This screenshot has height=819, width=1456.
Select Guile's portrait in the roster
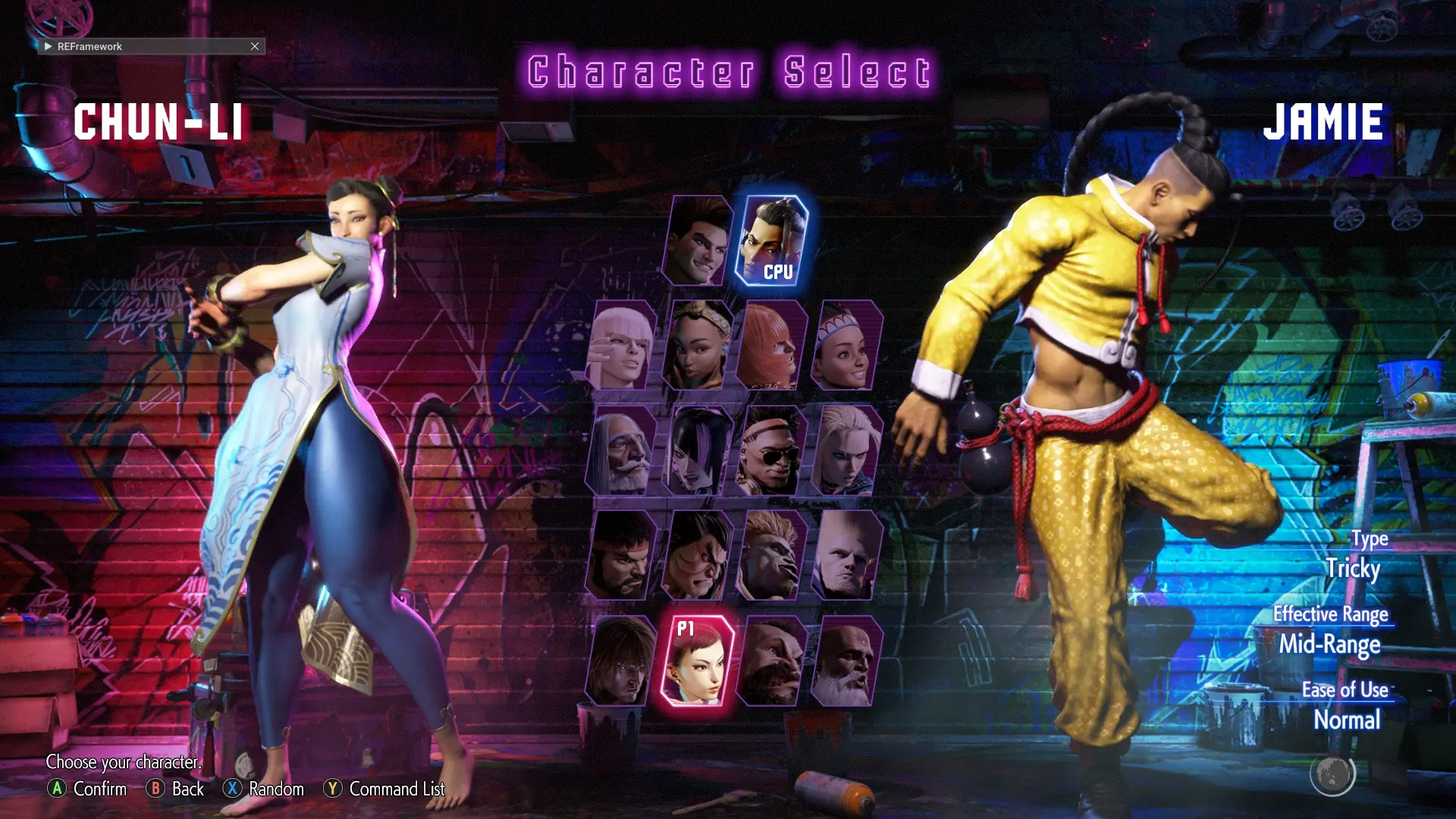847,556
